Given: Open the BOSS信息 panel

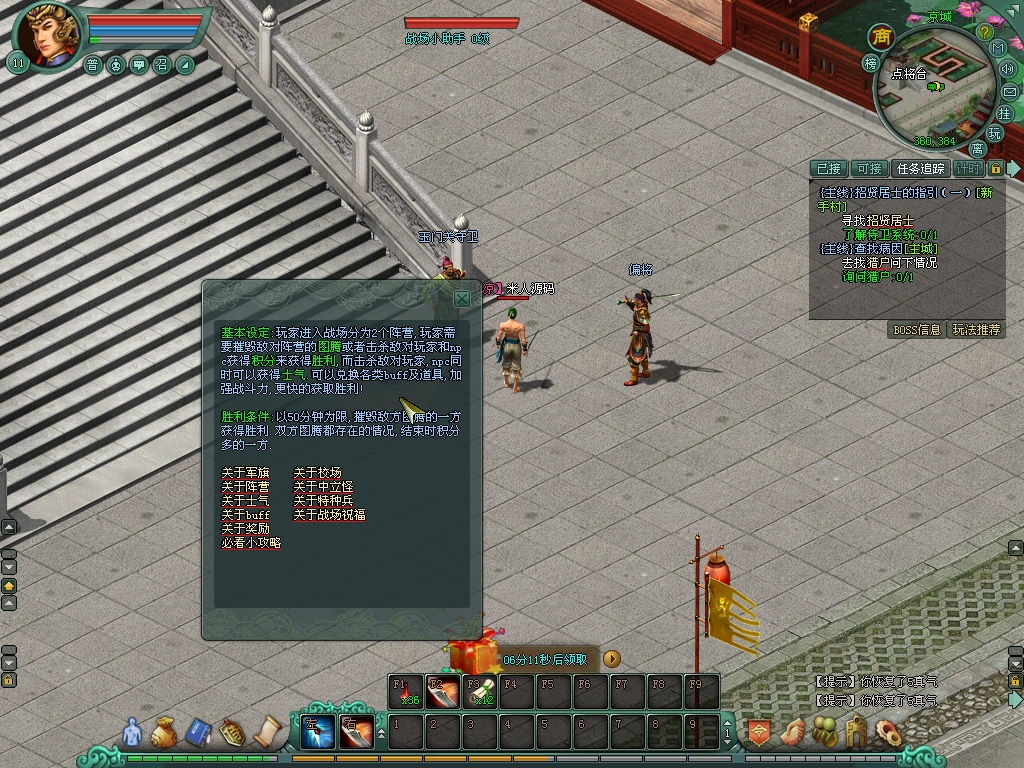Looking at the screenshot, I should (x=916, y=330).
